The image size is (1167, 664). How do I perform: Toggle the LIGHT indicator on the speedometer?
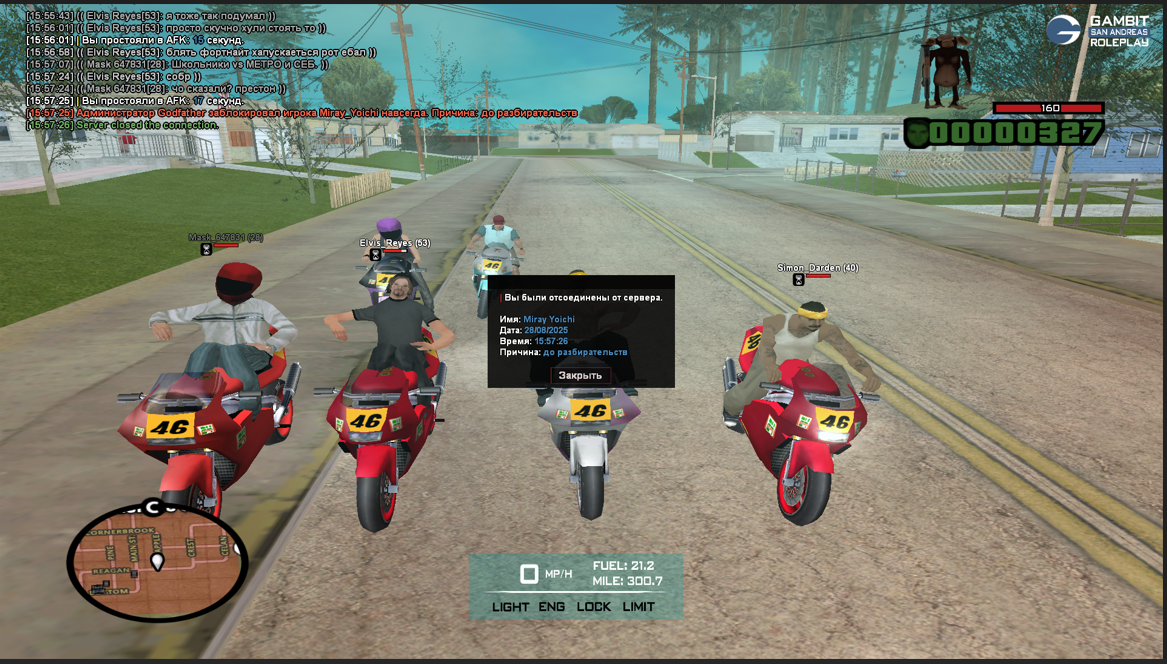(510, 607)
